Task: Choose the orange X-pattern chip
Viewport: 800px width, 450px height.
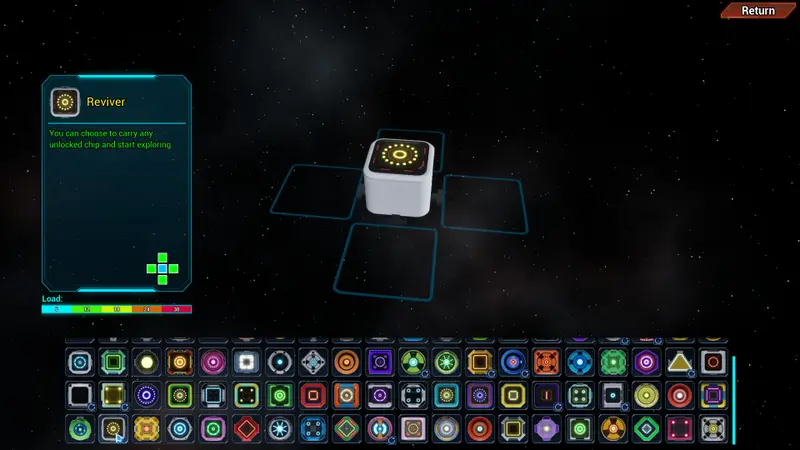Action: point(546,362)
